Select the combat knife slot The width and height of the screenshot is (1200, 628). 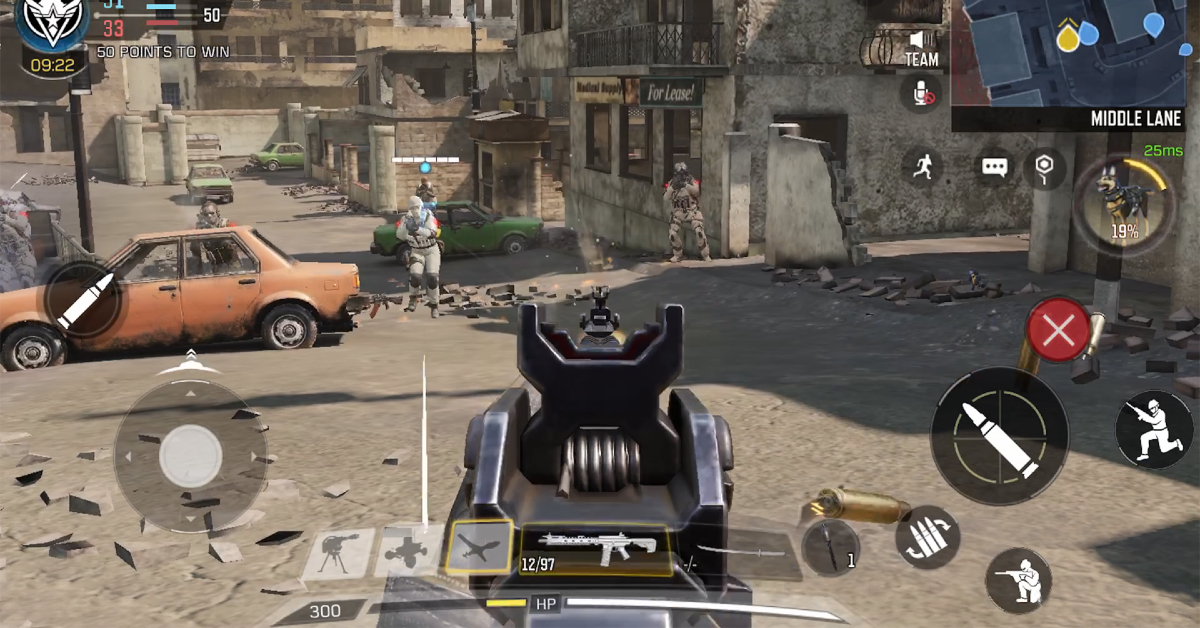pos(831,549)
